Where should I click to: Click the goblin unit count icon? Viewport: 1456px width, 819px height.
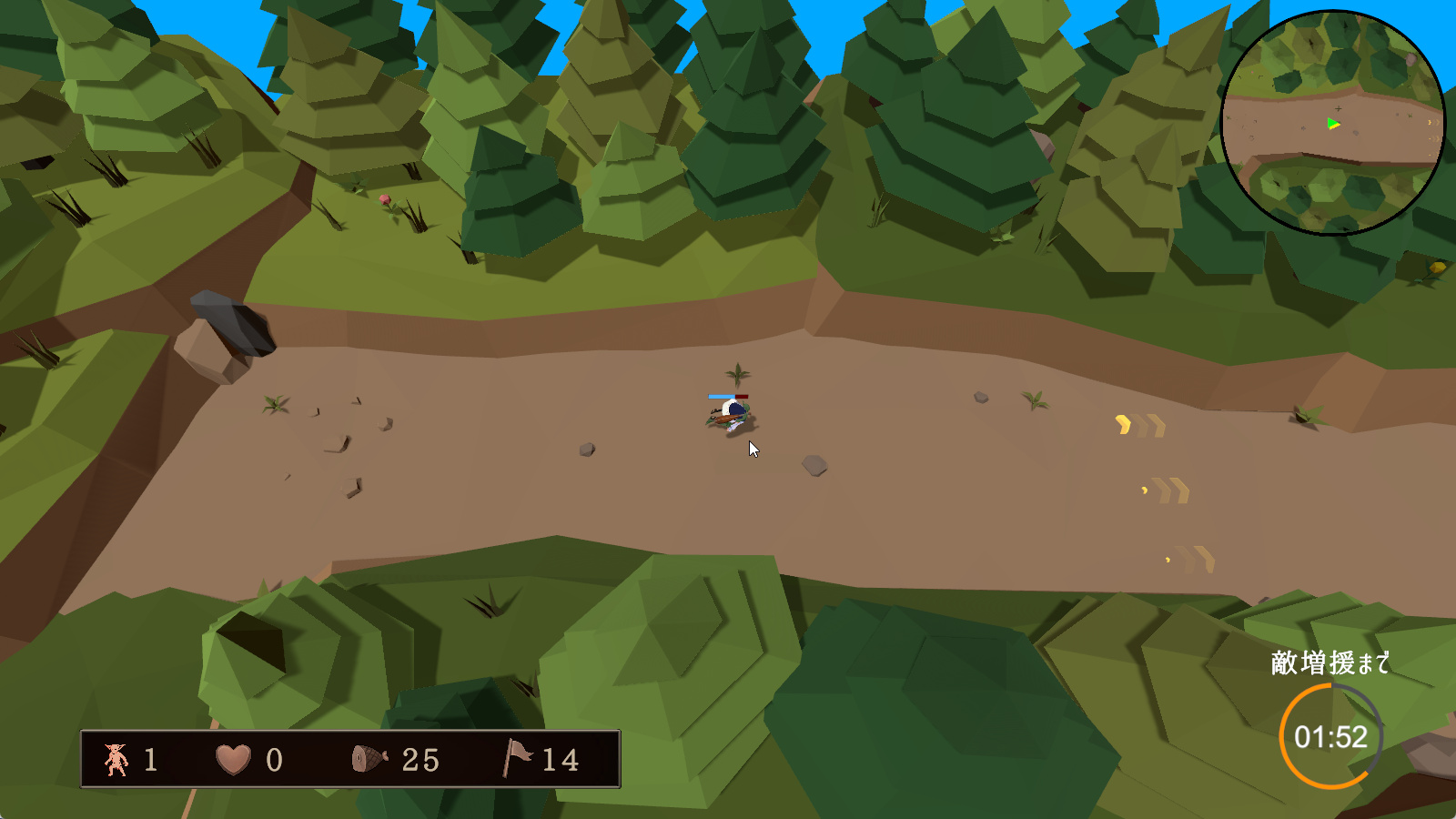click(x=116, y=759)
